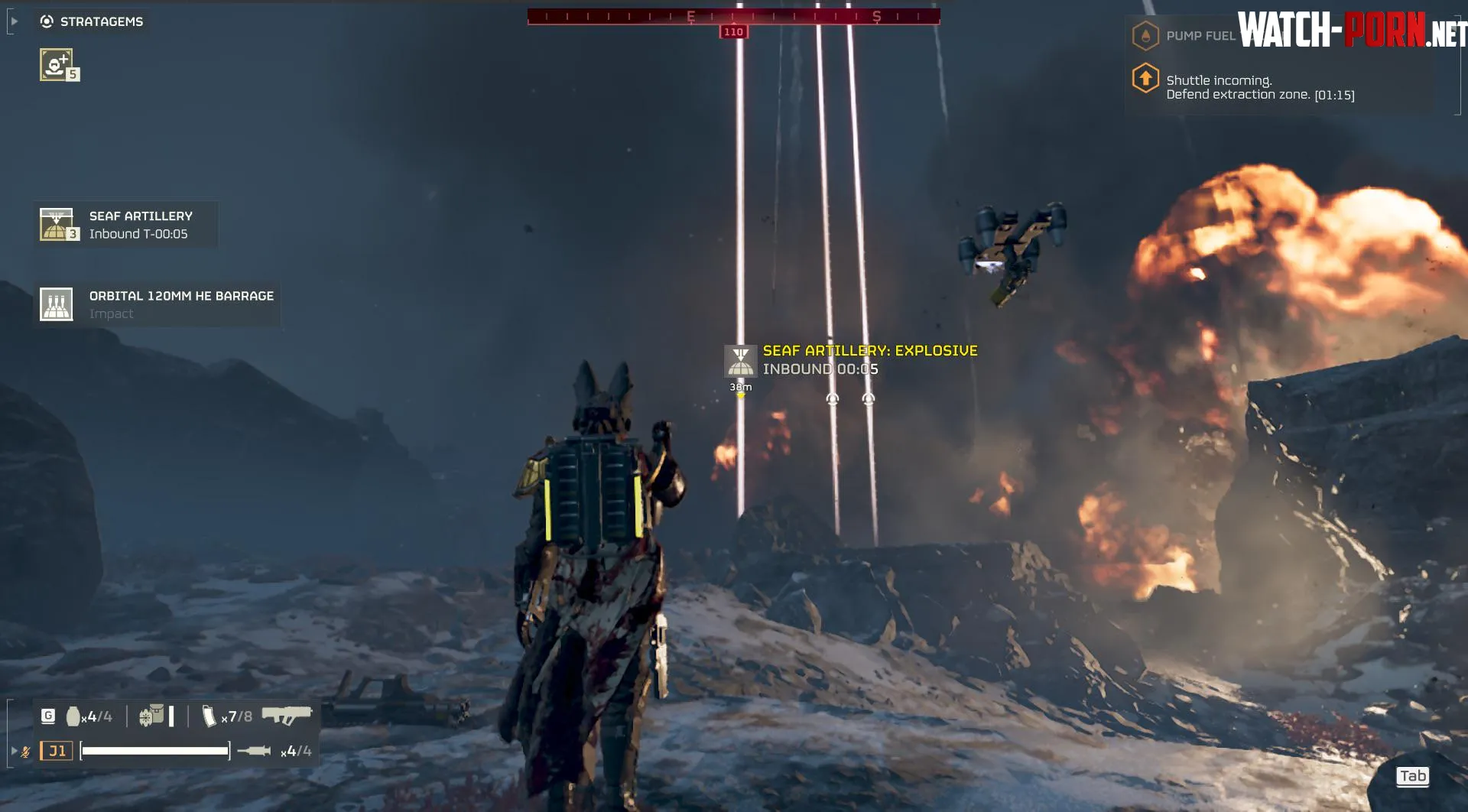This screenshot has width=1468, height=812.
Task: Expand the Stratagems panel header
Action: tap(93, 21)
